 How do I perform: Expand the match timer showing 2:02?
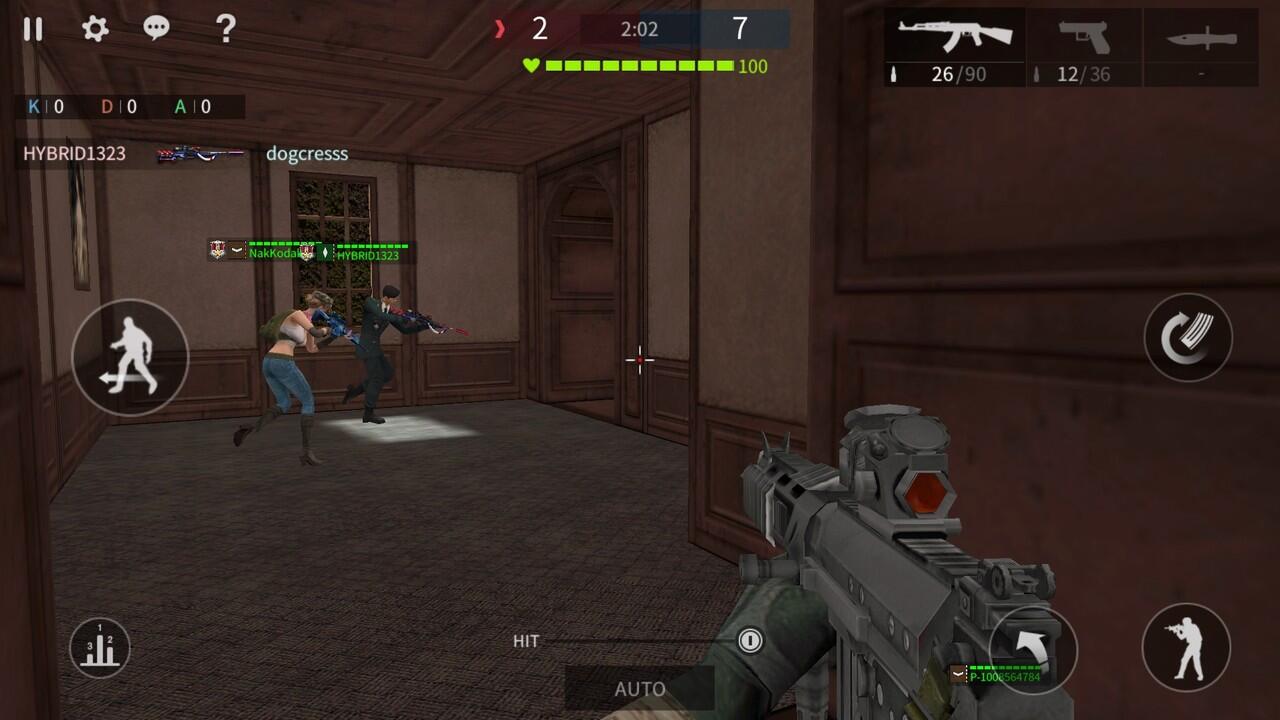pos(640,27)
